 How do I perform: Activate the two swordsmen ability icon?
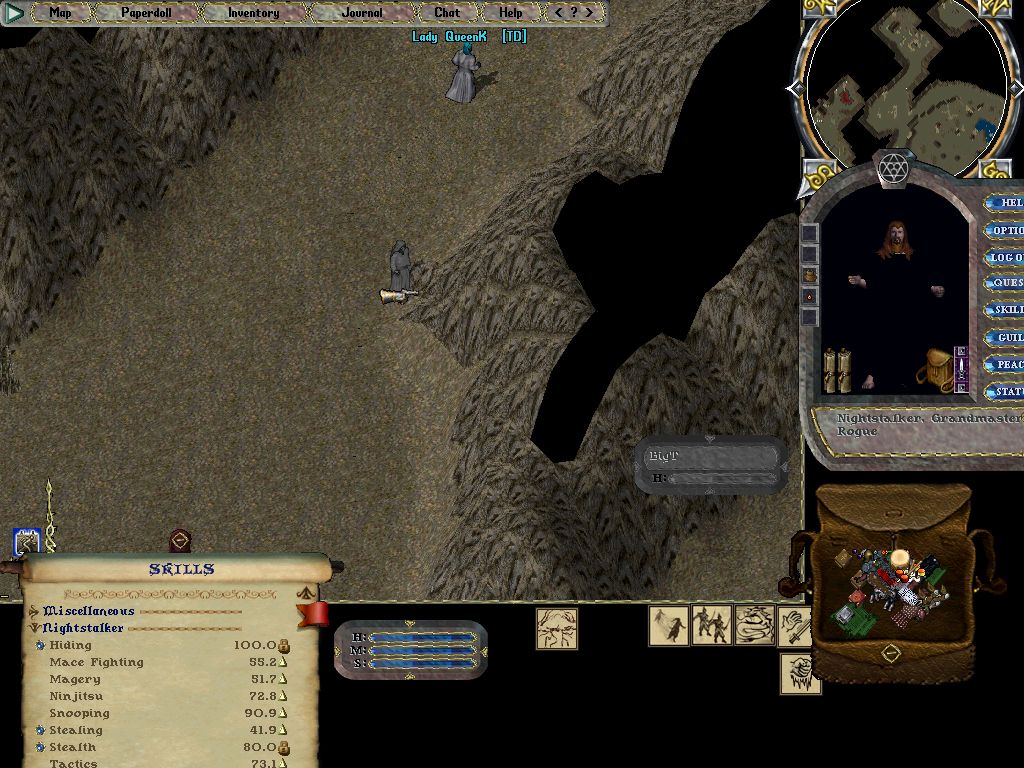pos(710,625)
